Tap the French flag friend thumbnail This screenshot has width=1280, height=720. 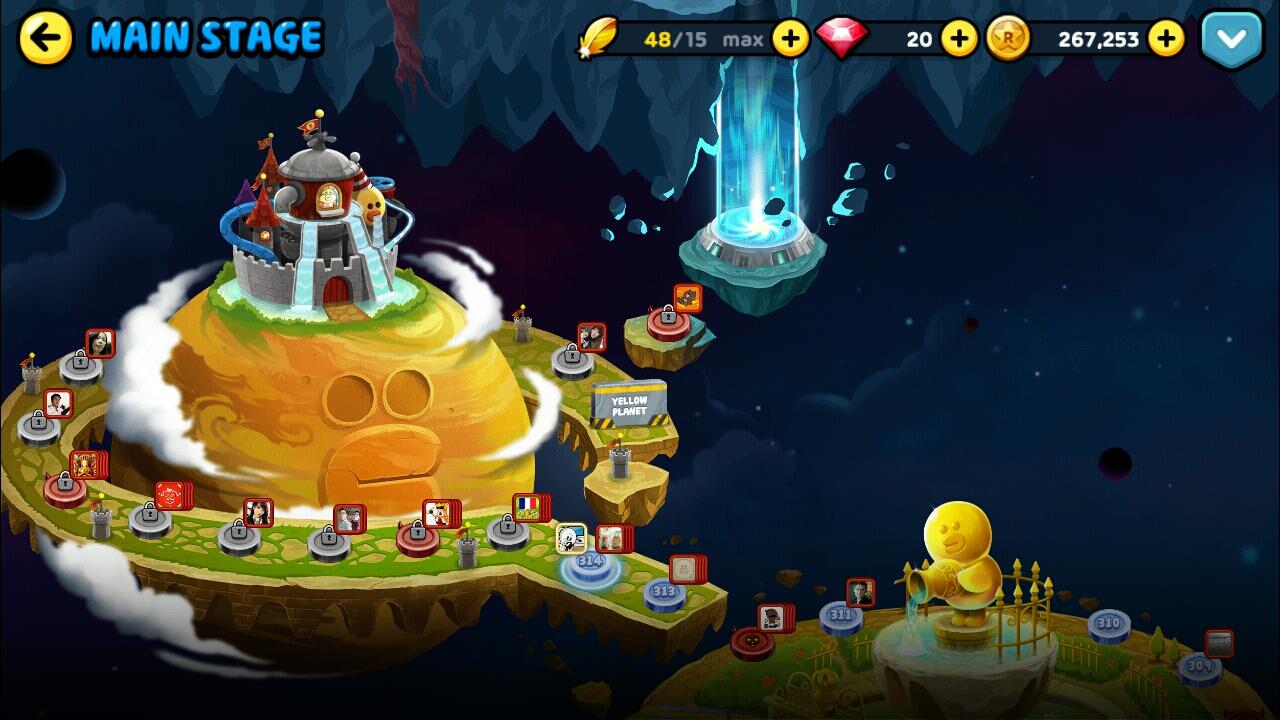[527, 507]
